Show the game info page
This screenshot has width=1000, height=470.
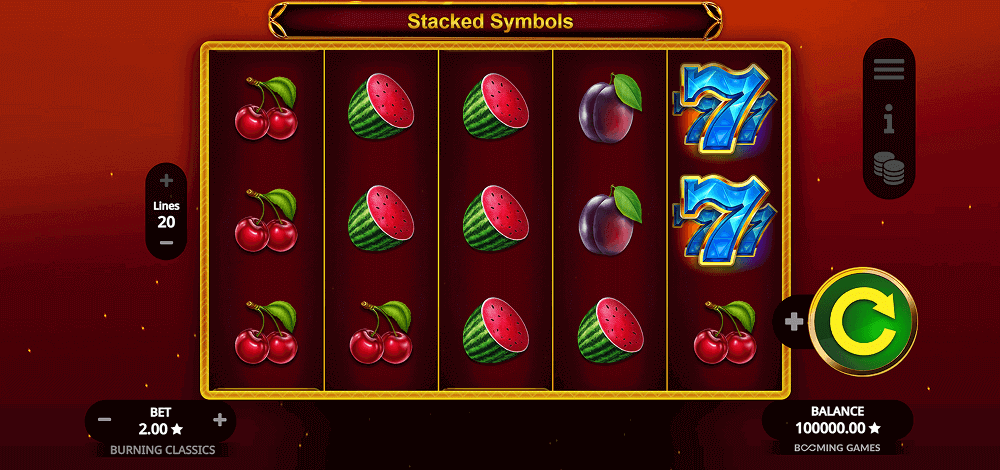click(x=888, y=122)
